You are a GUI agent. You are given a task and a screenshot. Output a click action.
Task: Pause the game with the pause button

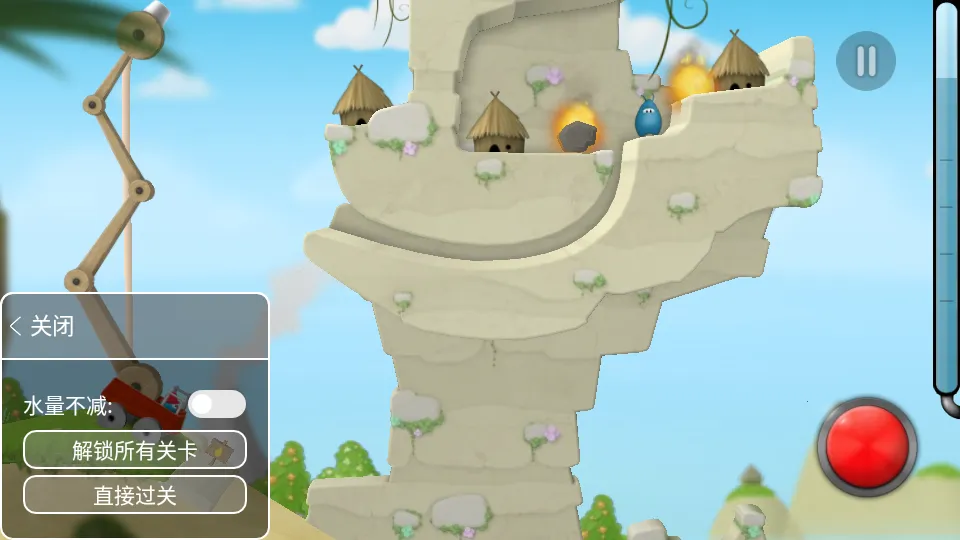[x=866, y=62]
